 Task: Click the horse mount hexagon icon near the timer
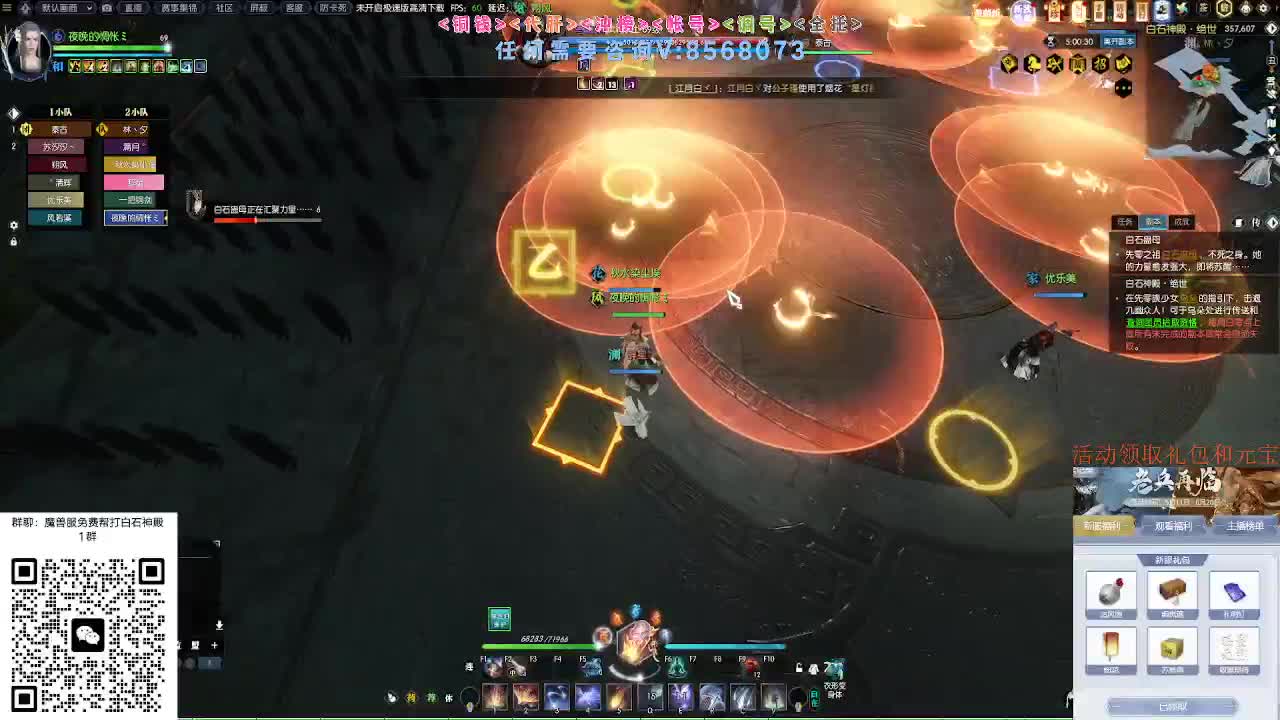[1034, 62]
